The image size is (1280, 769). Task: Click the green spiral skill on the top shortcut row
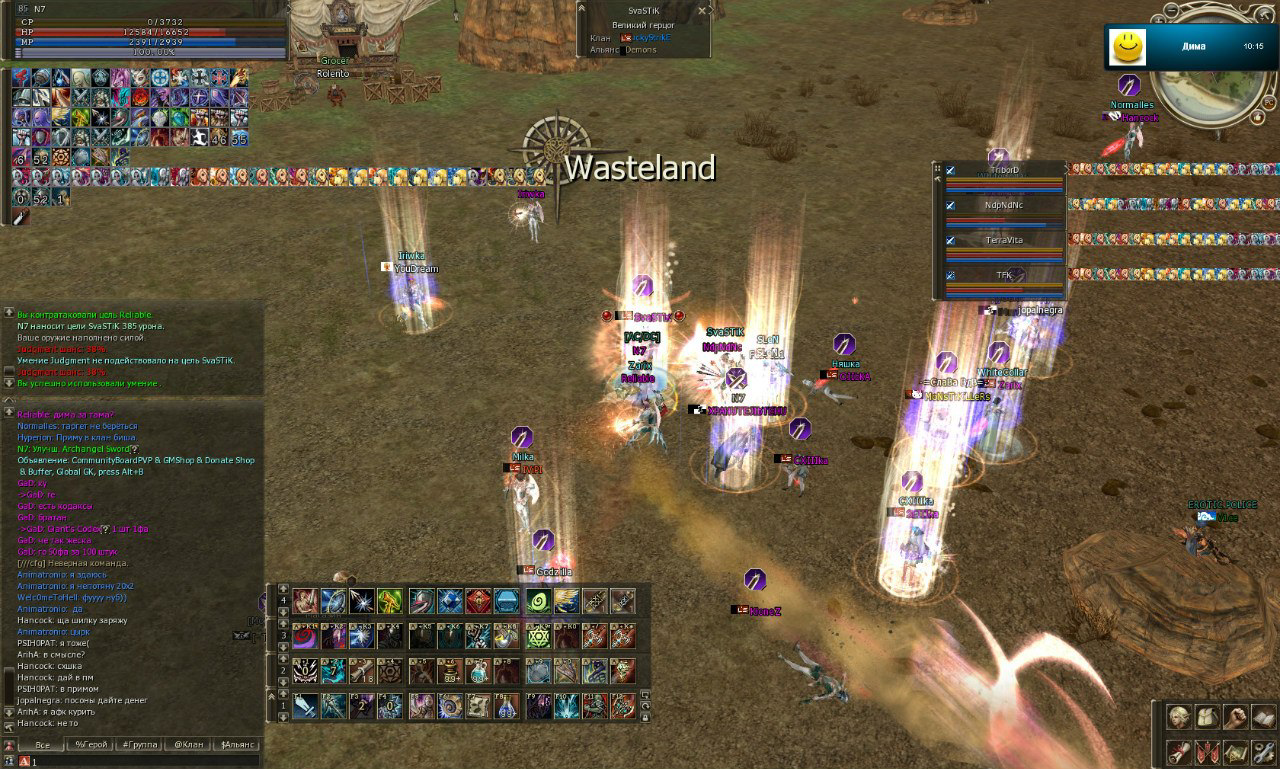tap(538, 601)
